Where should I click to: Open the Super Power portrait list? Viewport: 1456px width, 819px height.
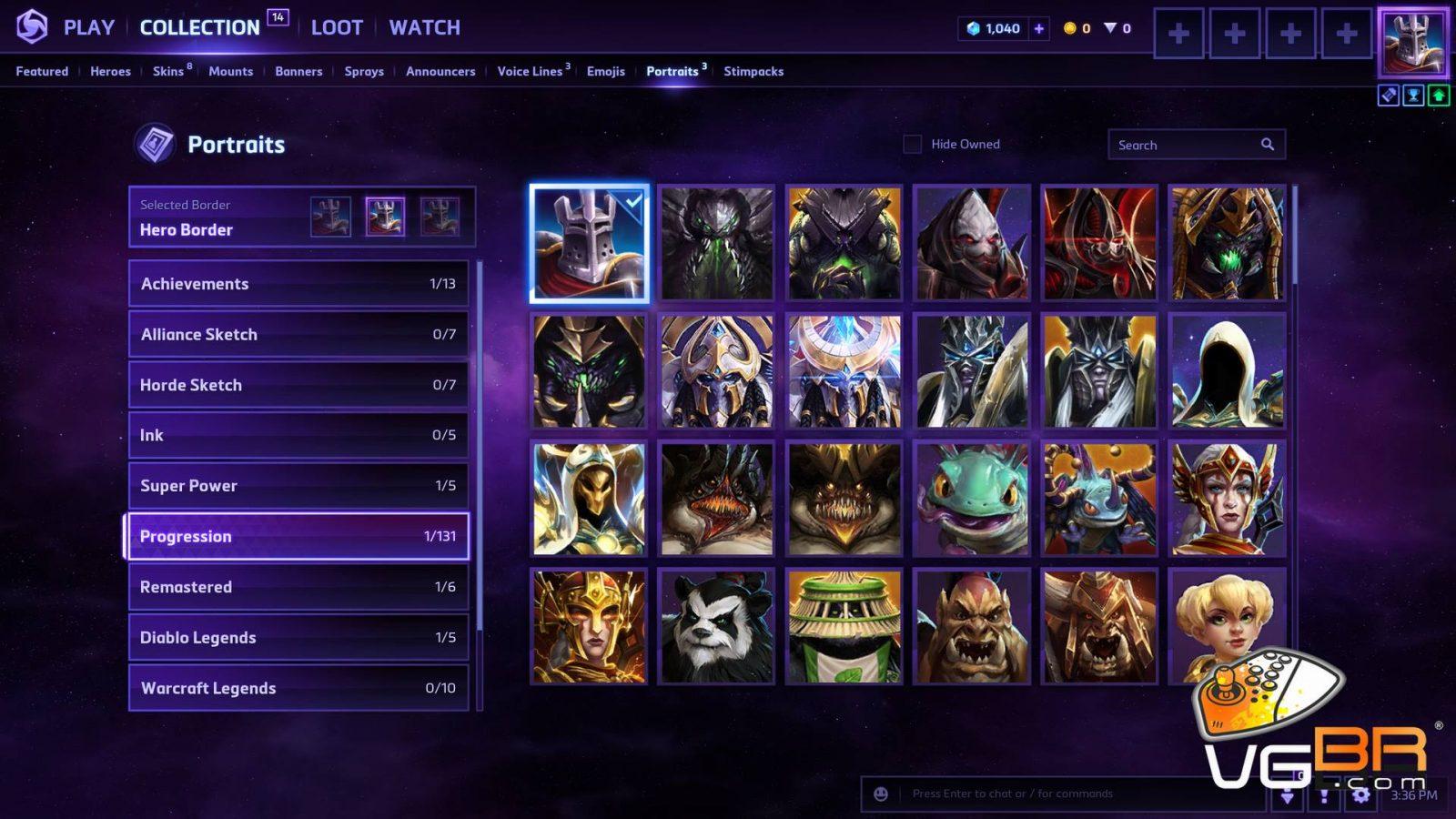coord(298,486)
